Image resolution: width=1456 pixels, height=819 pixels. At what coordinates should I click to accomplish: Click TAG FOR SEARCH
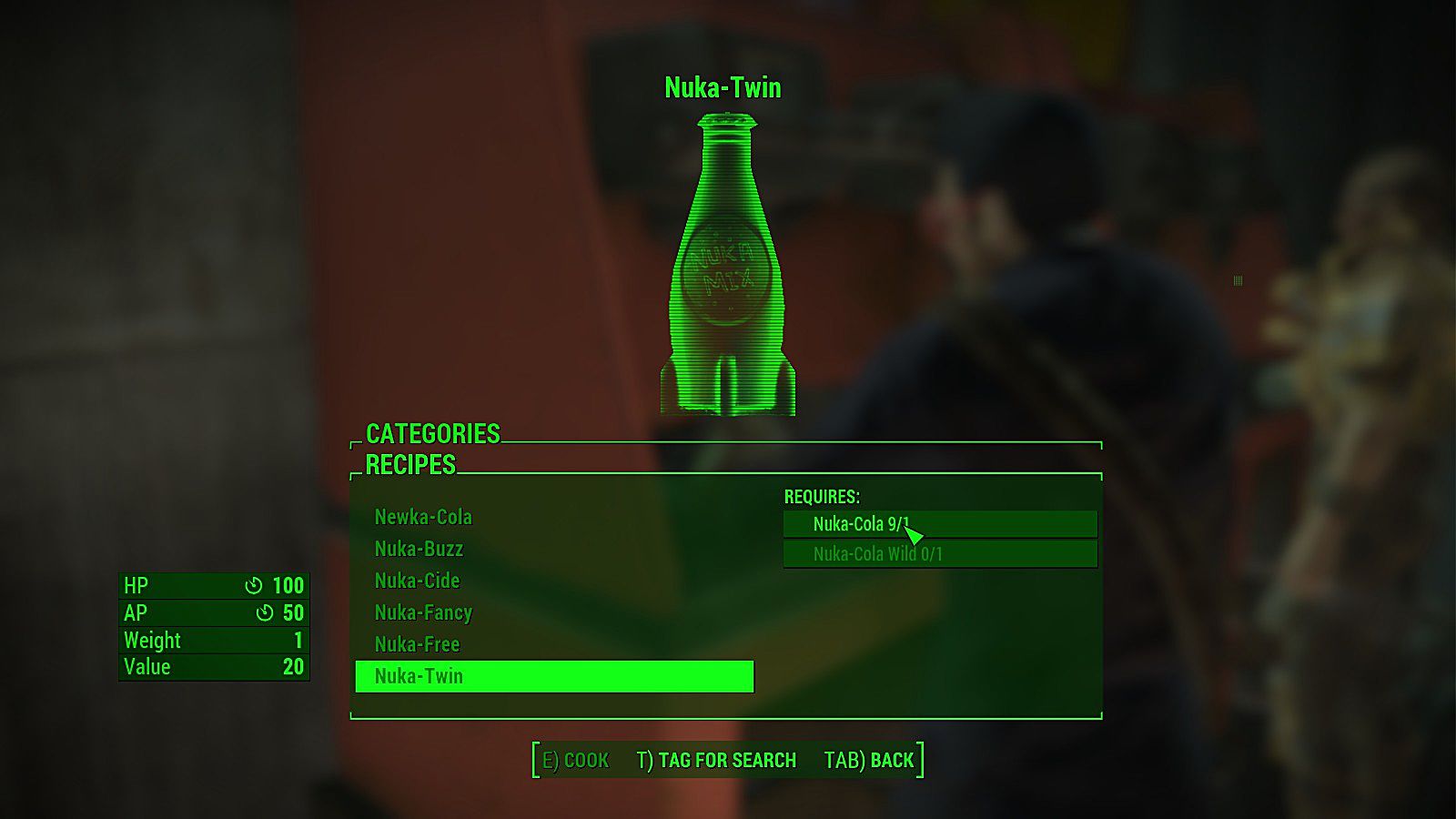[716, 760]
